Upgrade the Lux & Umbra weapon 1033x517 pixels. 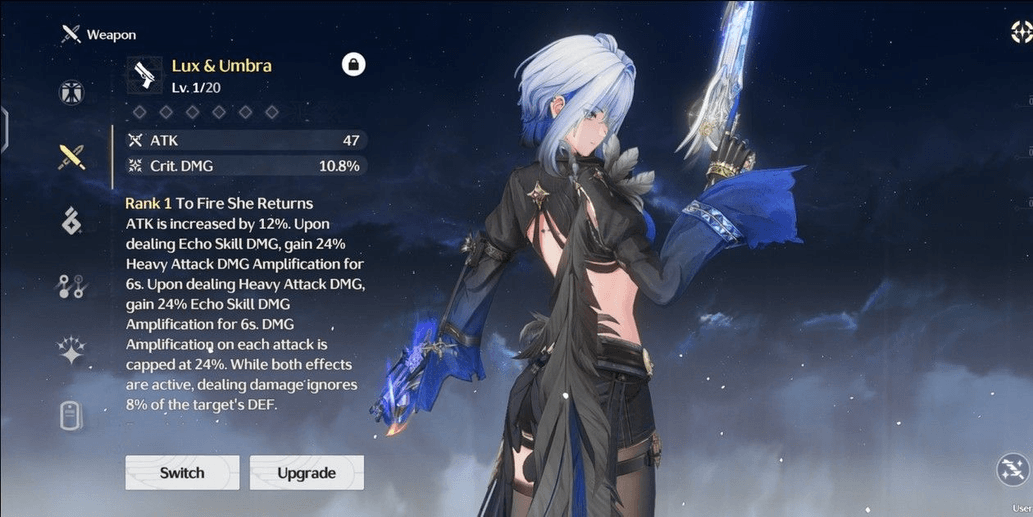point(306,473)
